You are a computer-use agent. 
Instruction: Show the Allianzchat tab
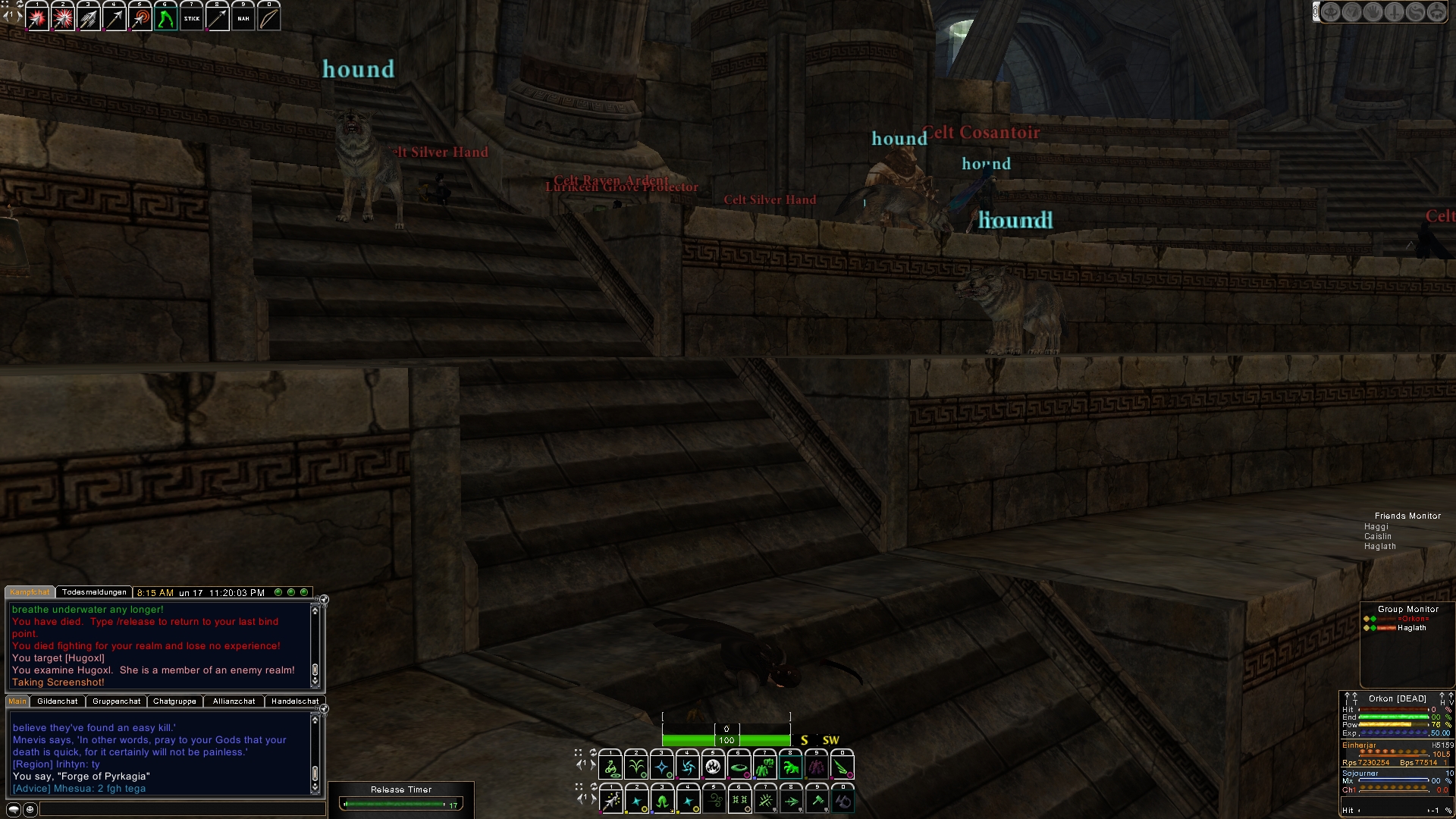(234, 701)
